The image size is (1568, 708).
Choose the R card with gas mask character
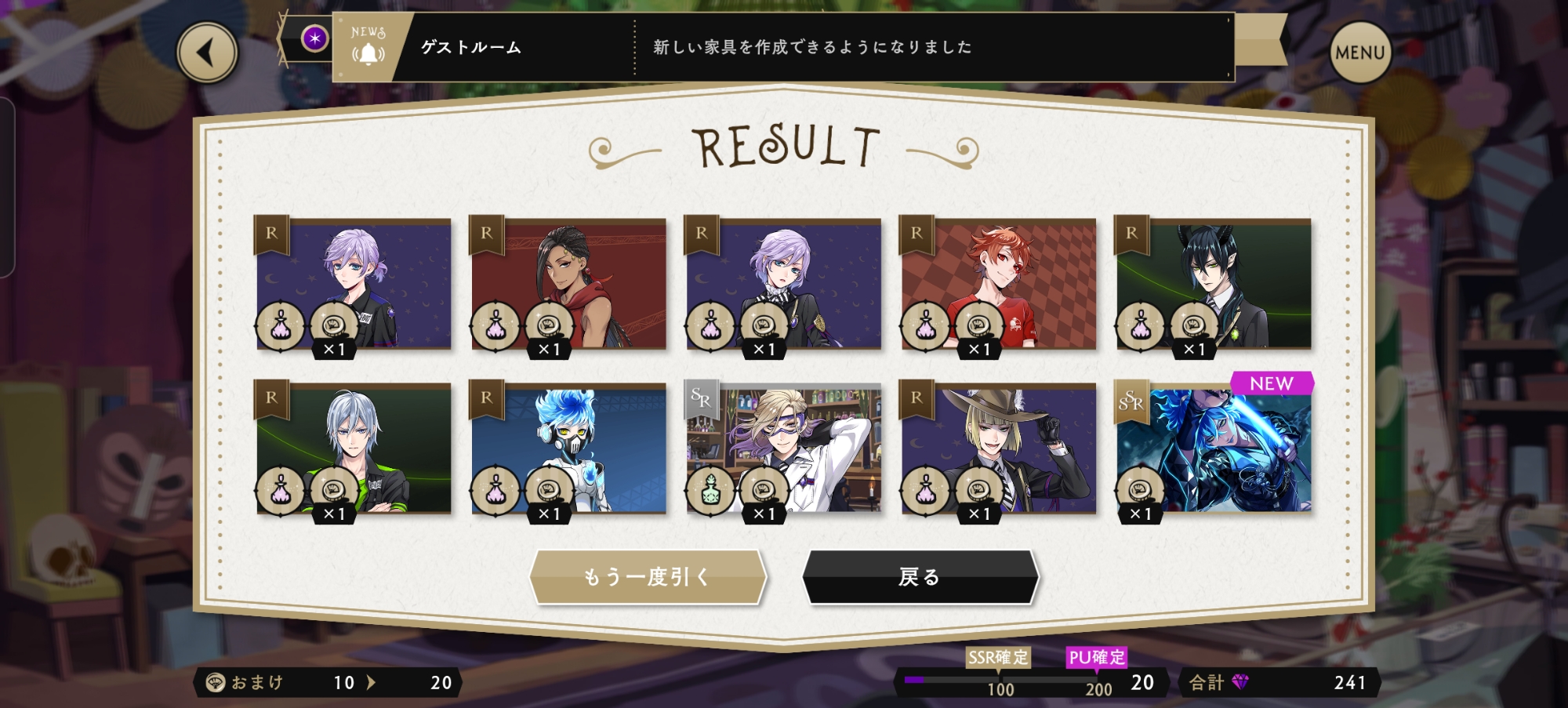coord(568,448)
